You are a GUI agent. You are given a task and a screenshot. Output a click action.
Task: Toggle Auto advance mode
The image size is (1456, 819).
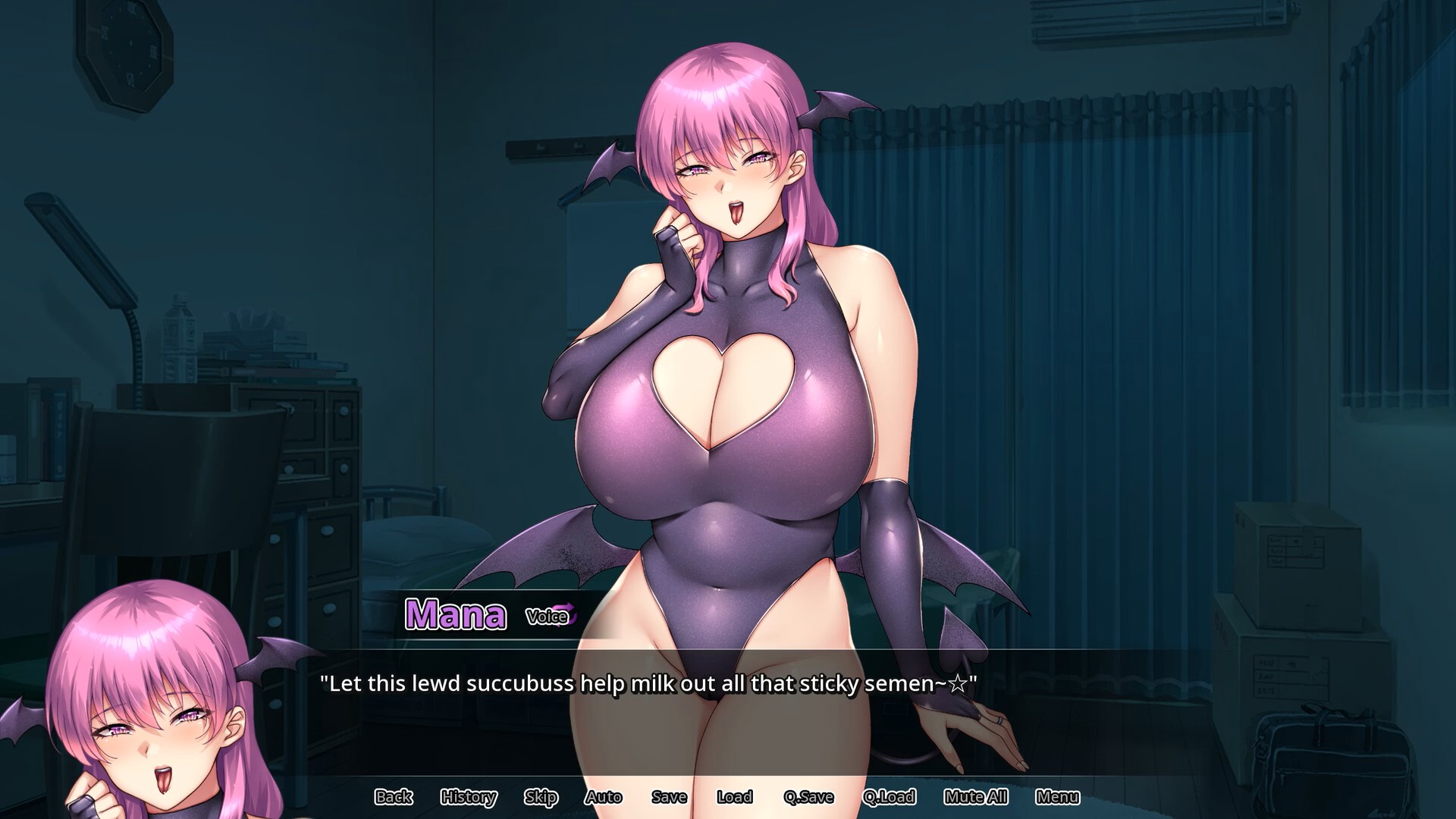click(604, 797)
